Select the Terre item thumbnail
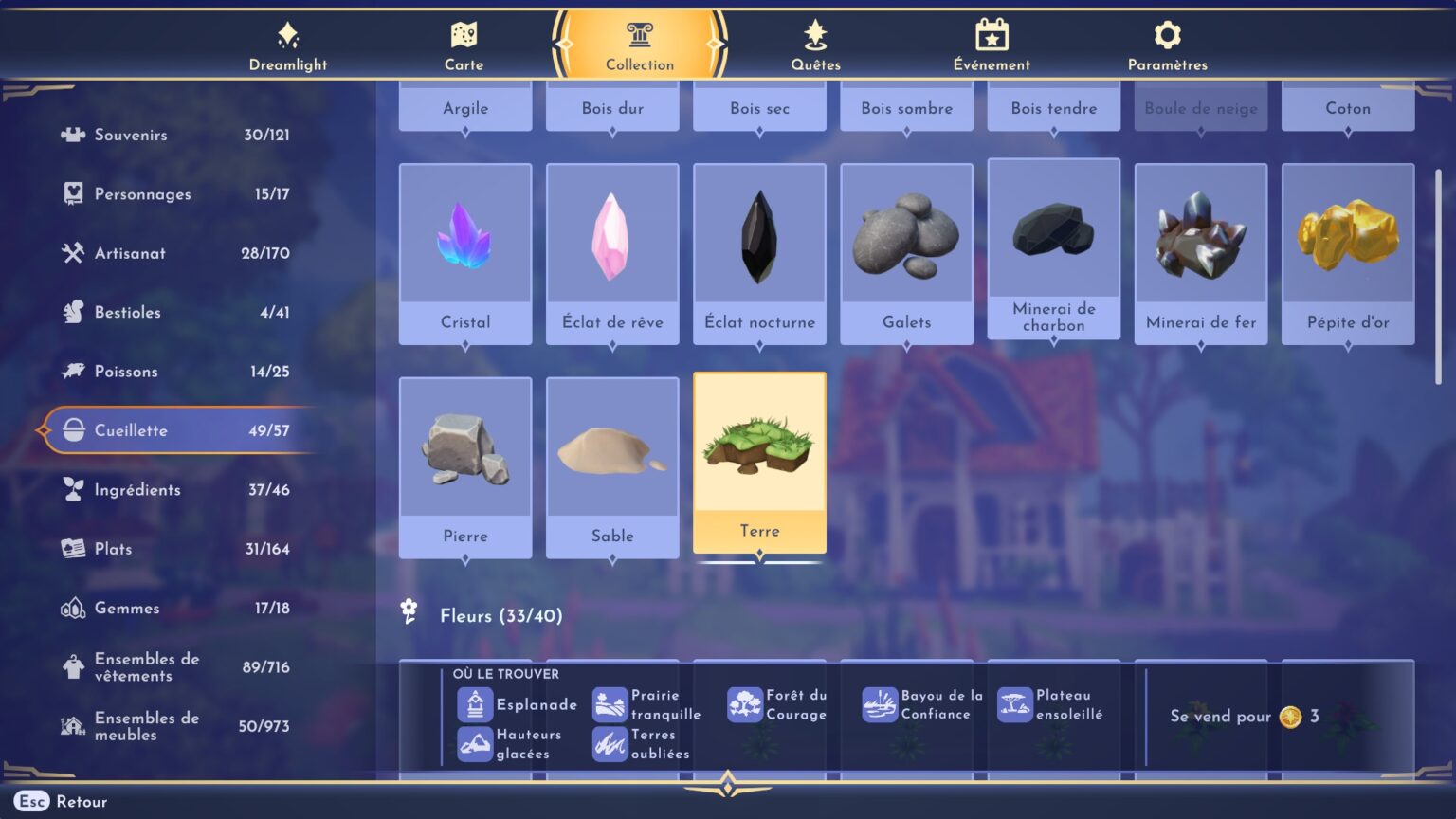 click(x=759, y=446)
